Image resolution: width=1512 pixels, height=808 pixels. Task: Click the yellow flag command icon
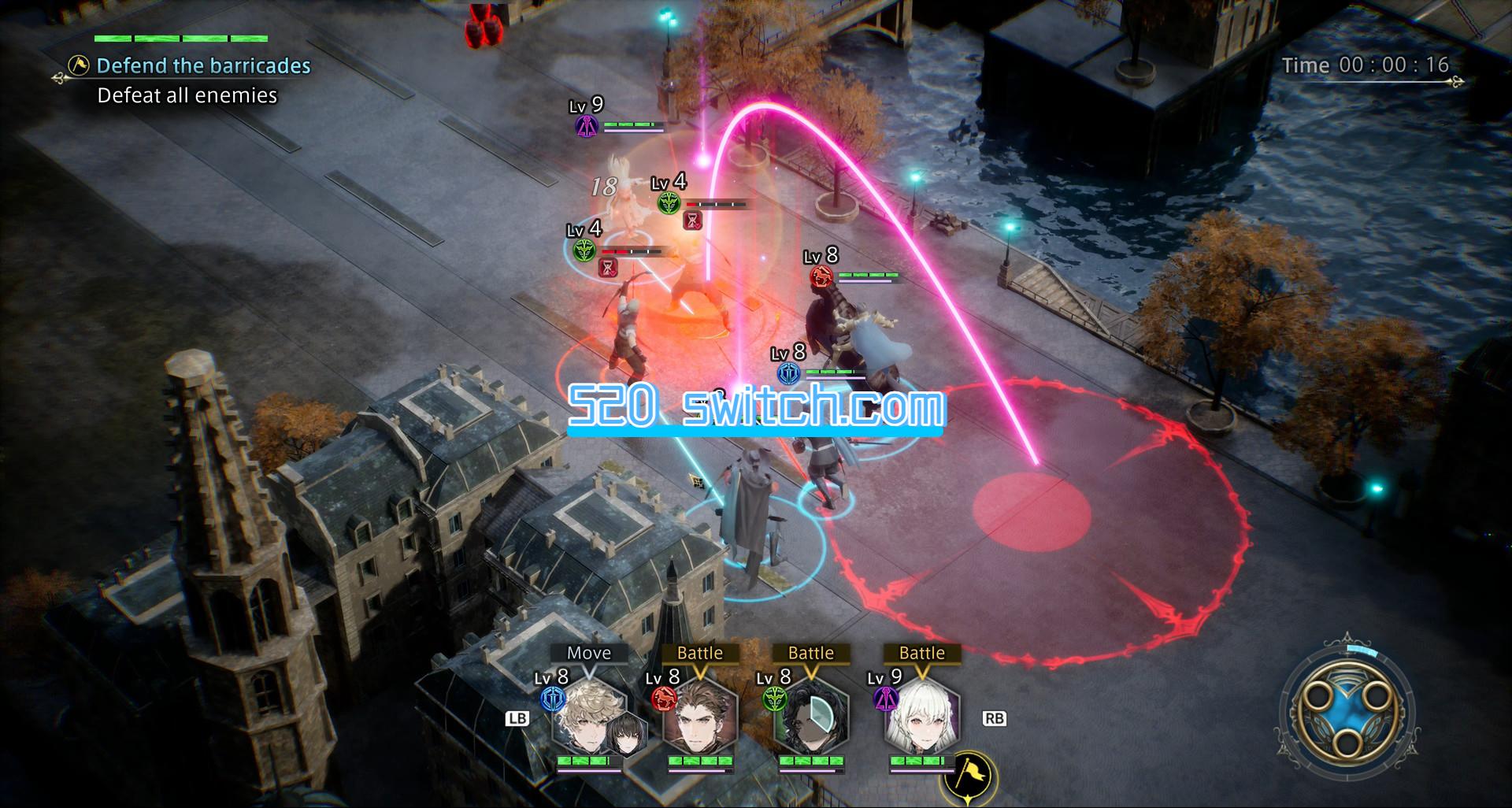[x=967, y=779]
